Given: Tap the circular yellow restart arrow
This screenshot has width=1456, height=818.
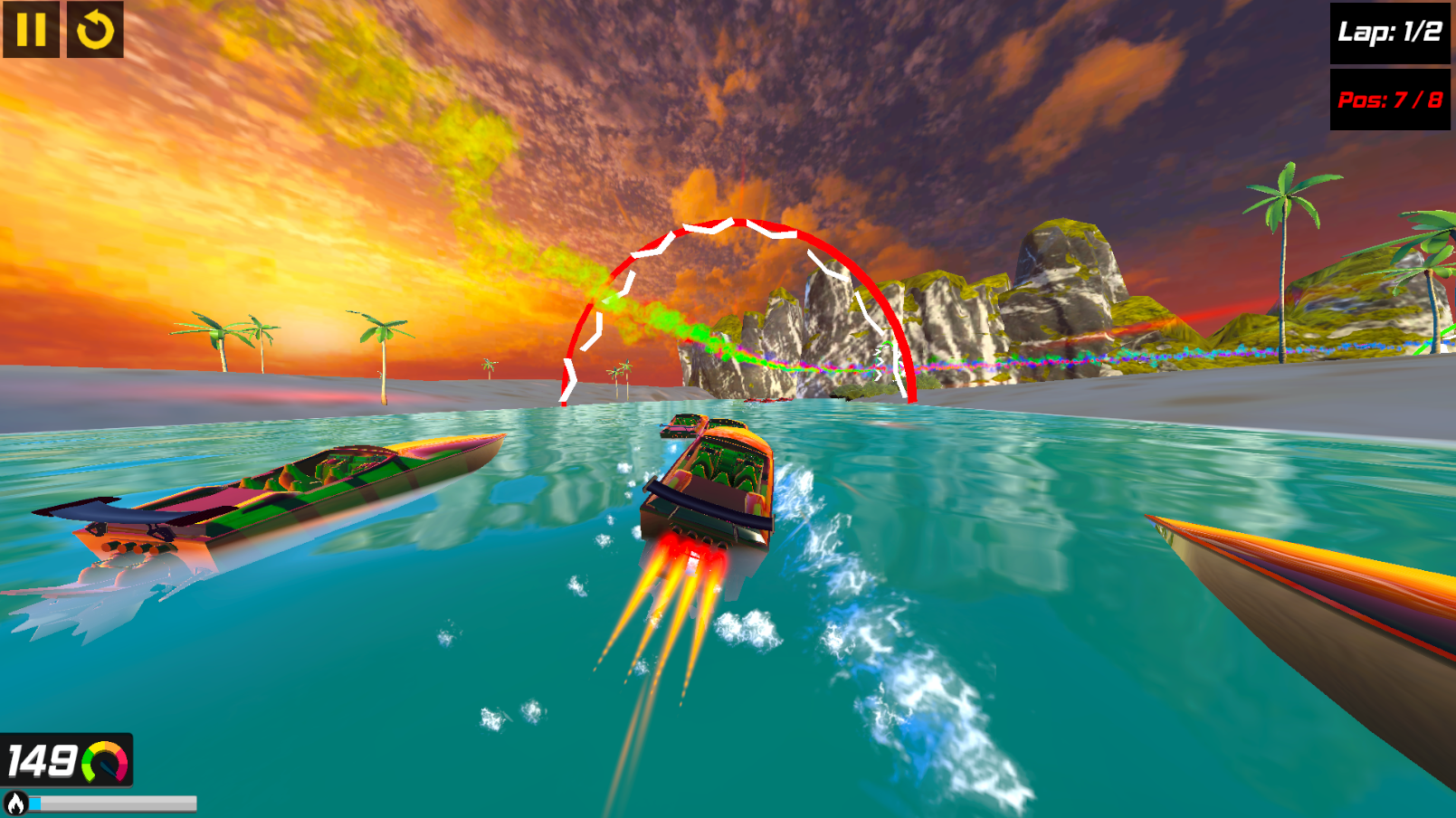Looking at the screenshot, I should click(93, 30).
